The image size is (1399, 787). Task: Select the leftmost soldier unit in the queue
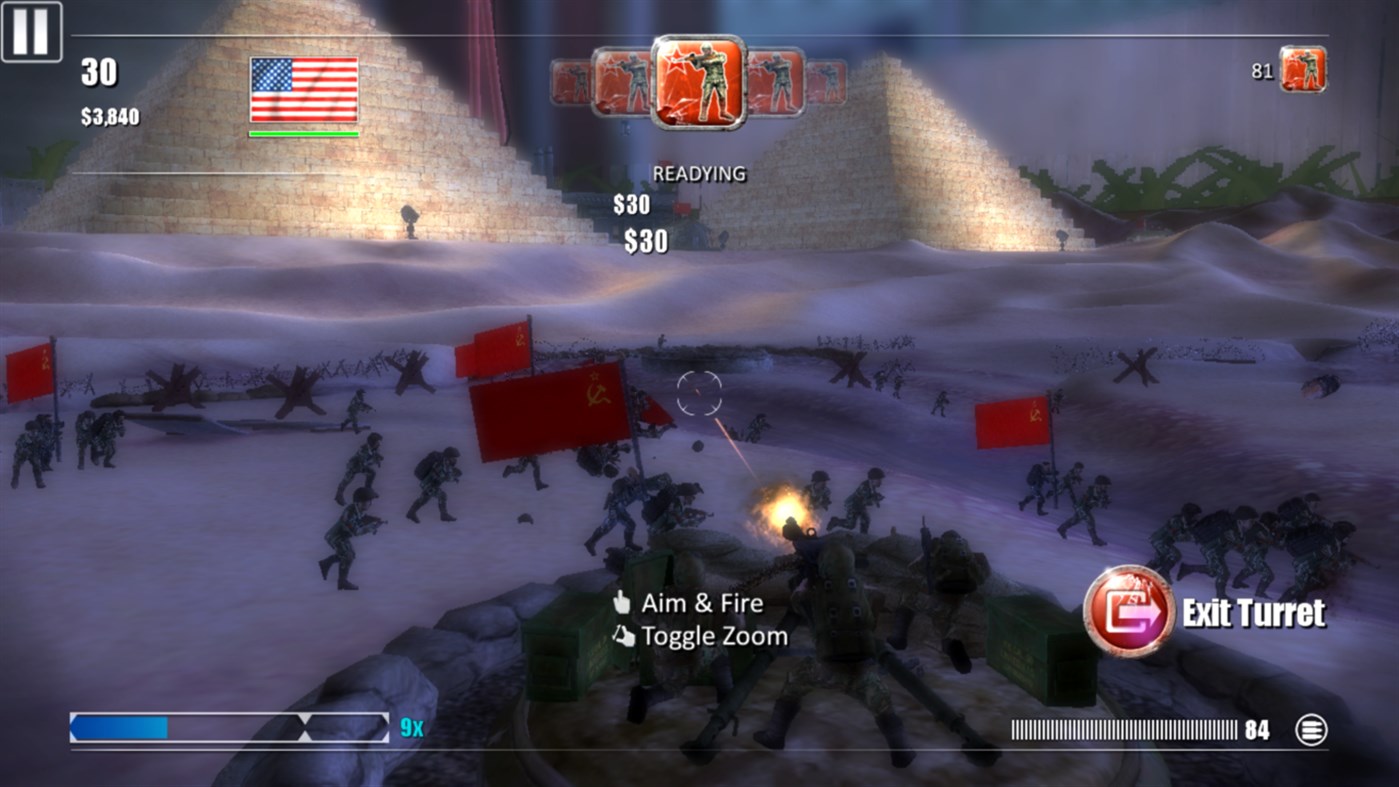tap(570, 82)
